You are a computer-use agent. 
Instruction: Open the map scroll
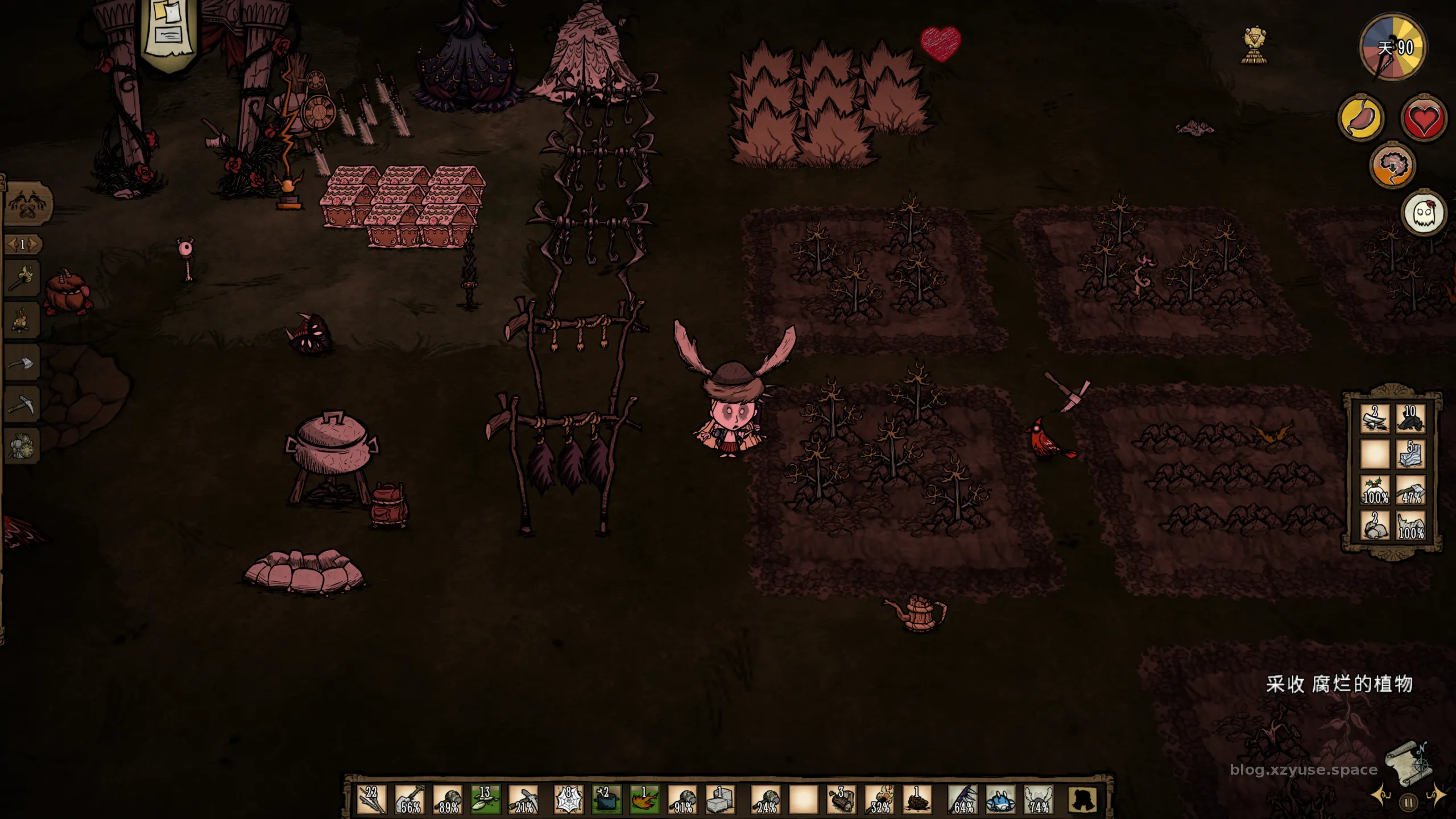click(x=1408, y=763)
